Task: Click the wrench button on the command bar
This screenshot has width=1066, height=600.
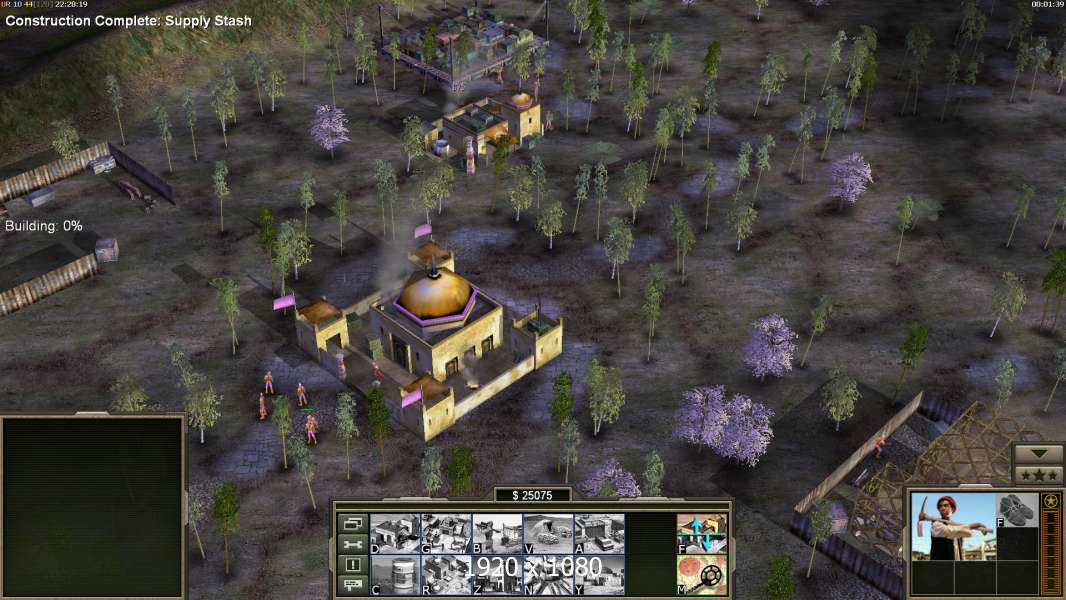Action: [x=351, y=544]
